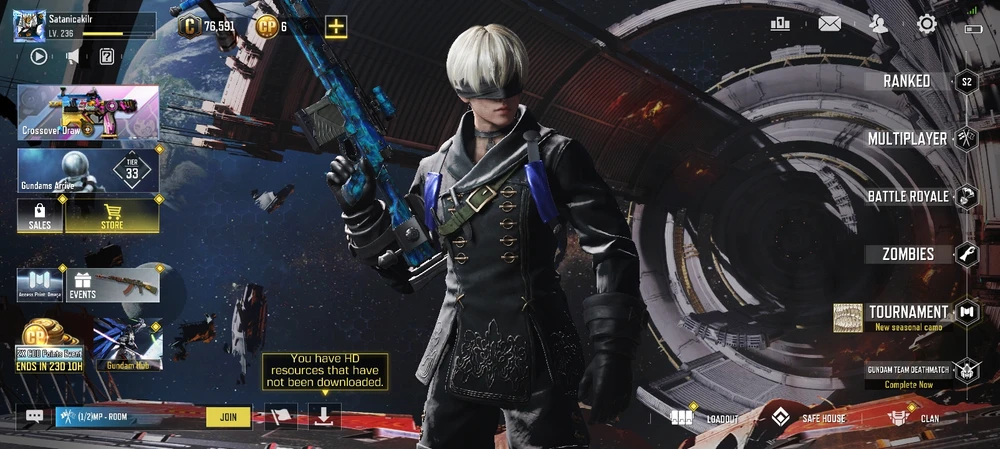Open the friends list icon
The width and height of the screenshot is (1000, 449).
tap(879, 25)
